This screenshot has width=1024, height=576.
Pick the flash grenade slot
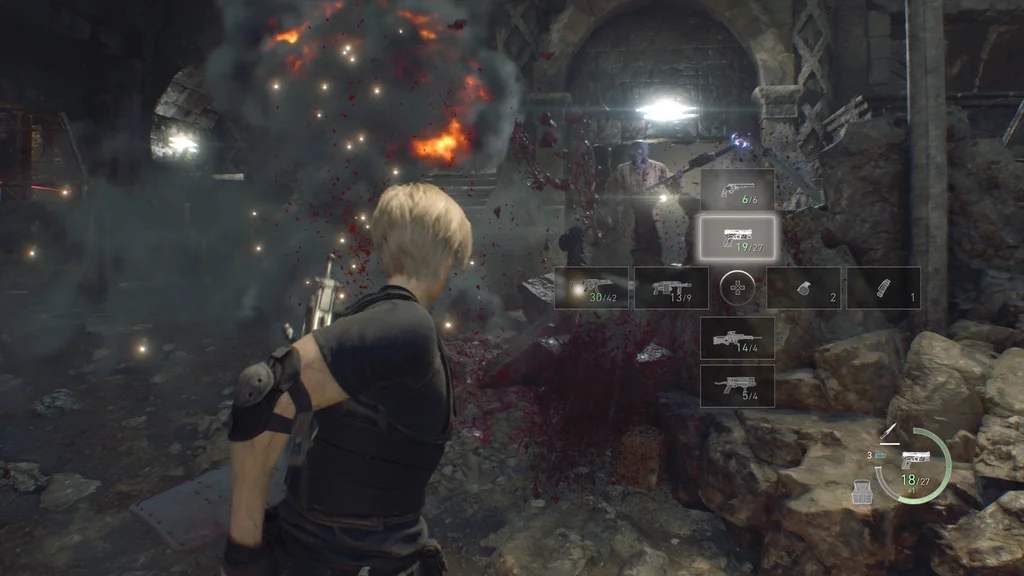coord(883,288)
